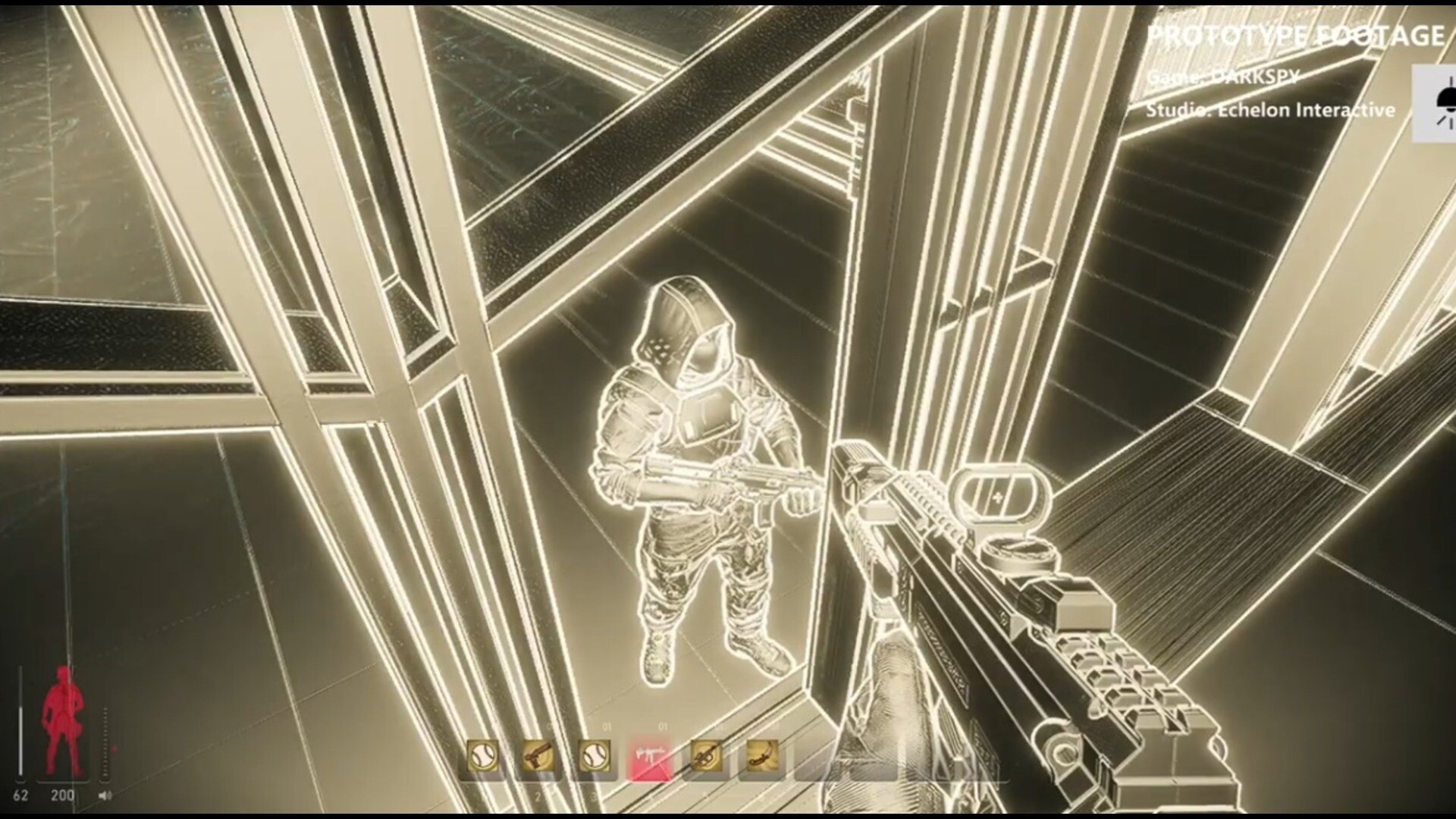Image resolution: width=1456 pixels, height=819 pixels.
Task: Click the ammo count 200 readout
Action: click(x=62, y=795)
